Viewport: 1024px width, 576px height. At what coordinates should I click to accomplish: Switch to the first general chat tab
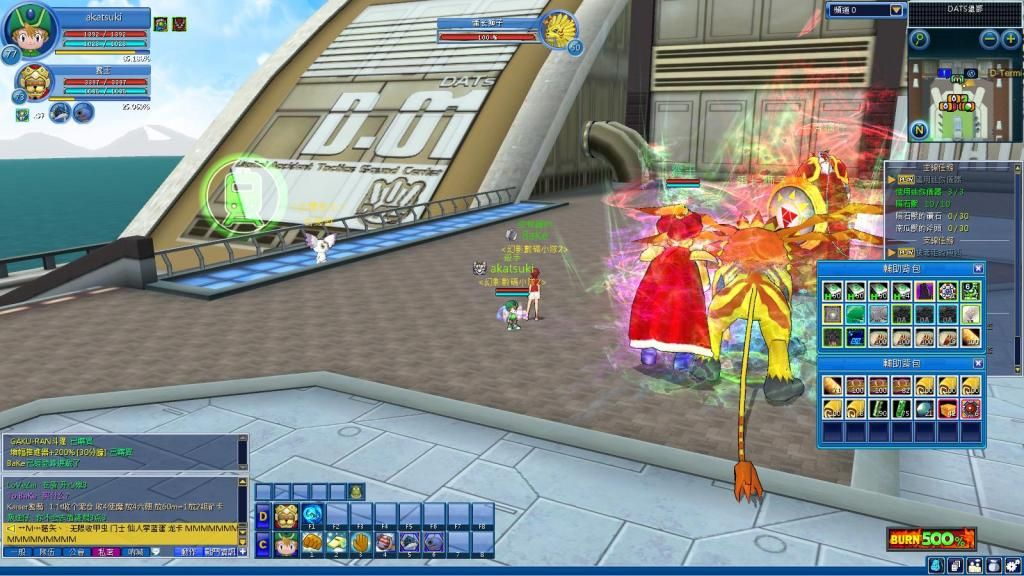point(18,551)
